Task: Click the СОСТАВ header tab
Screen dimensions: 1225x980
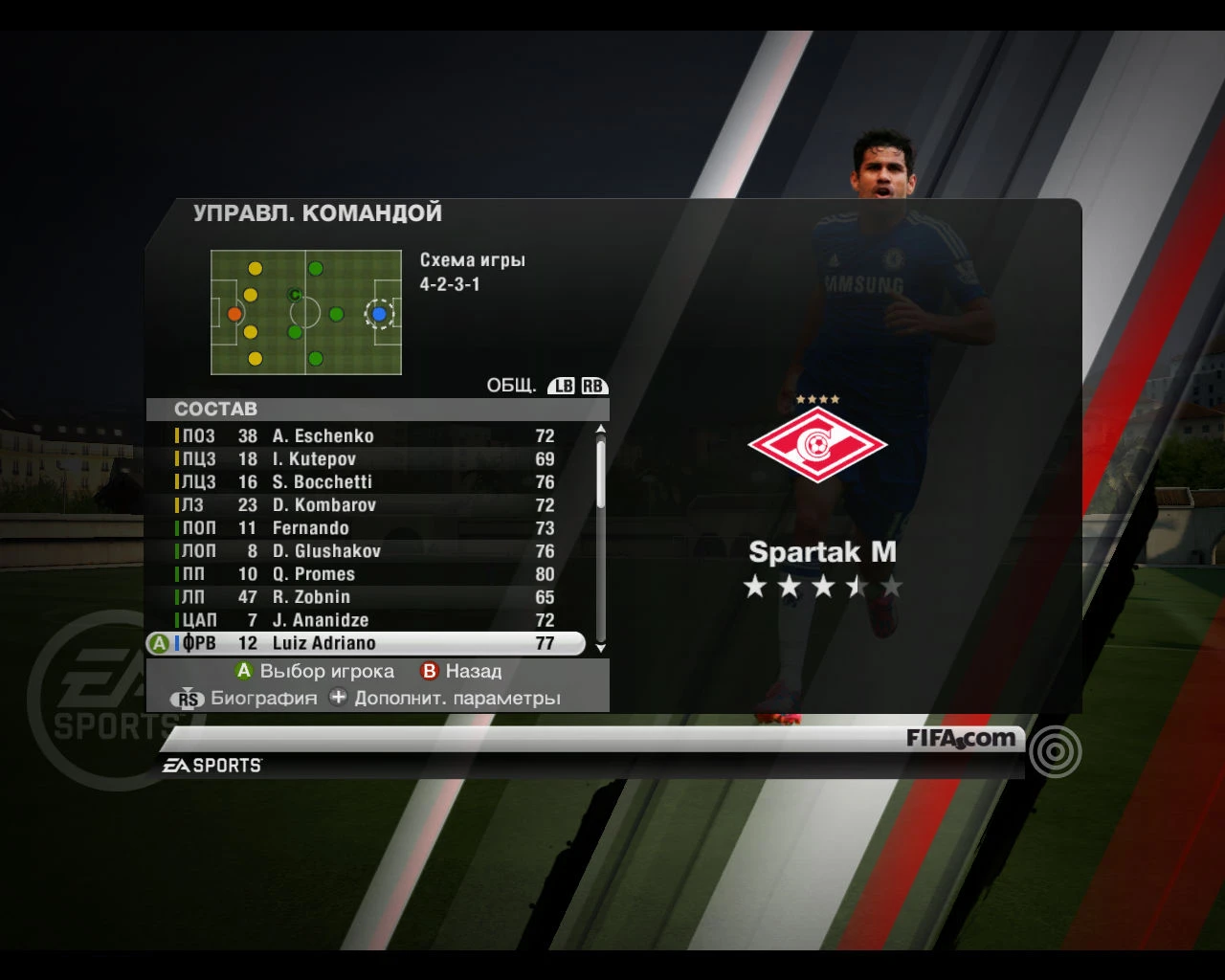Action: (x=216, y=409)
